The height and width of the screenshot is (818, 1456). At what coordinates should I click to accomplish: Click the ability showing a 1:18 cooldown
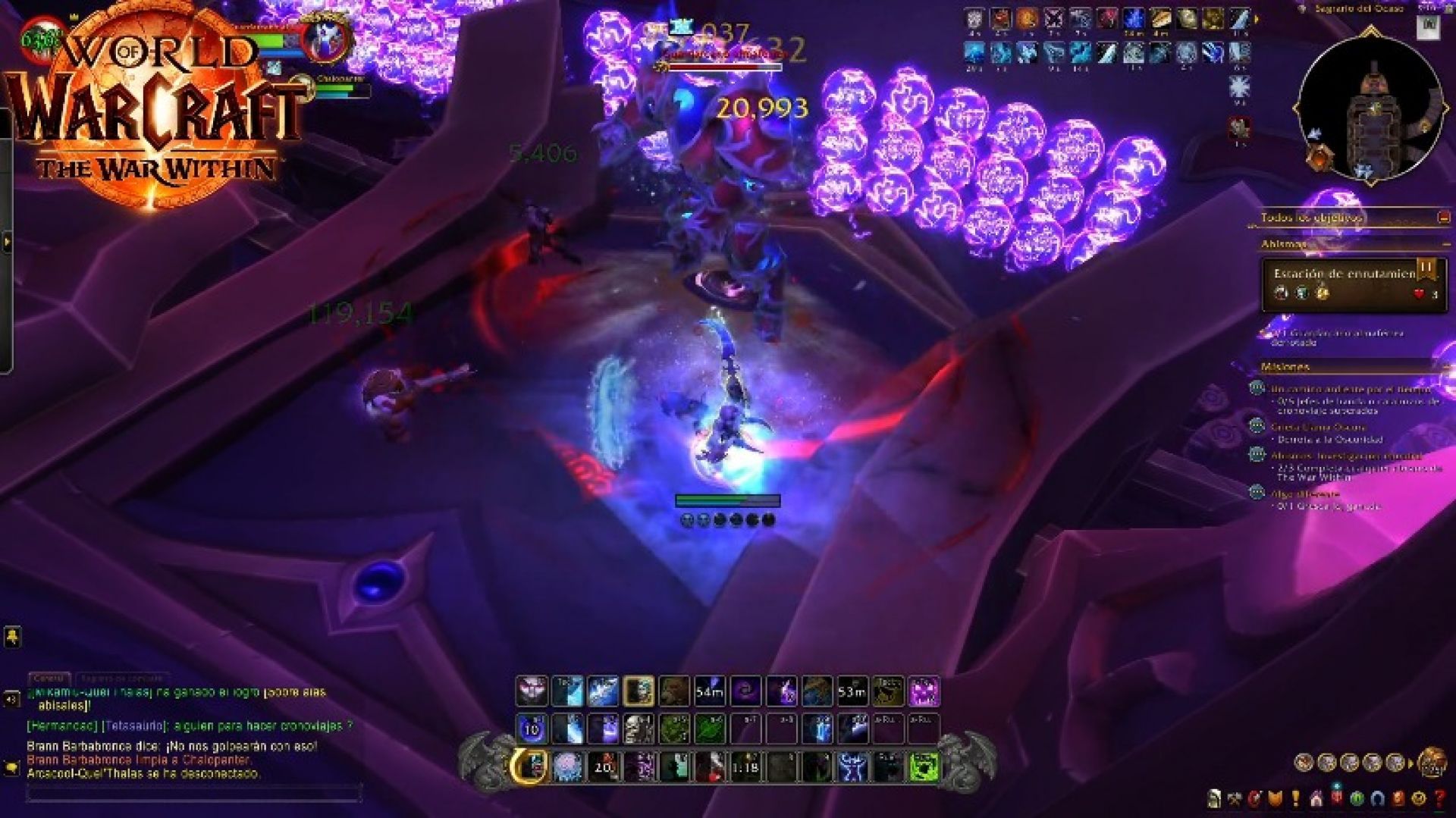pos(745,767)
